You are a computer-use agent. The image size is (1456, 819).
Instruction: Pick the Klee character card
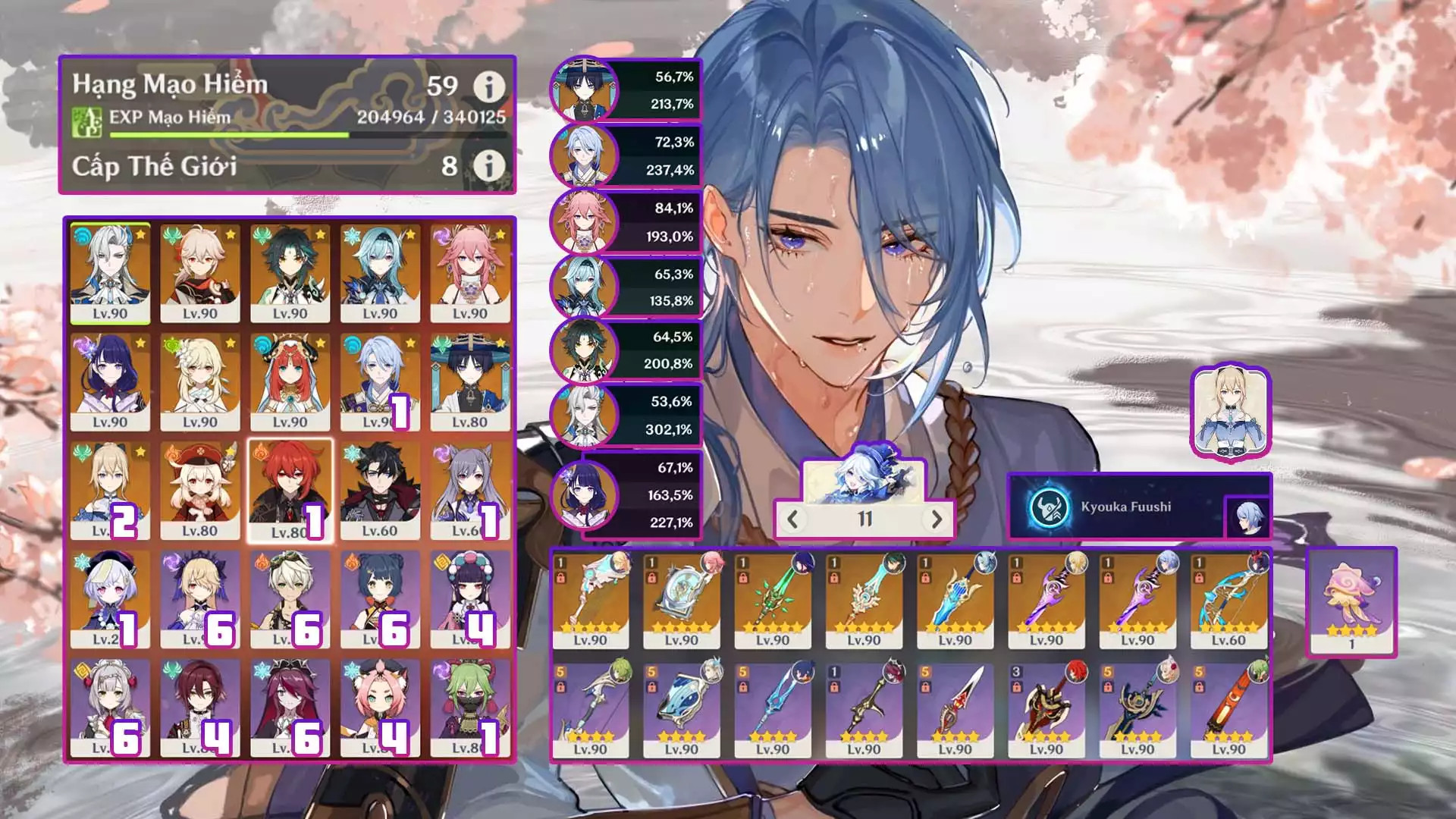[200, 490]
